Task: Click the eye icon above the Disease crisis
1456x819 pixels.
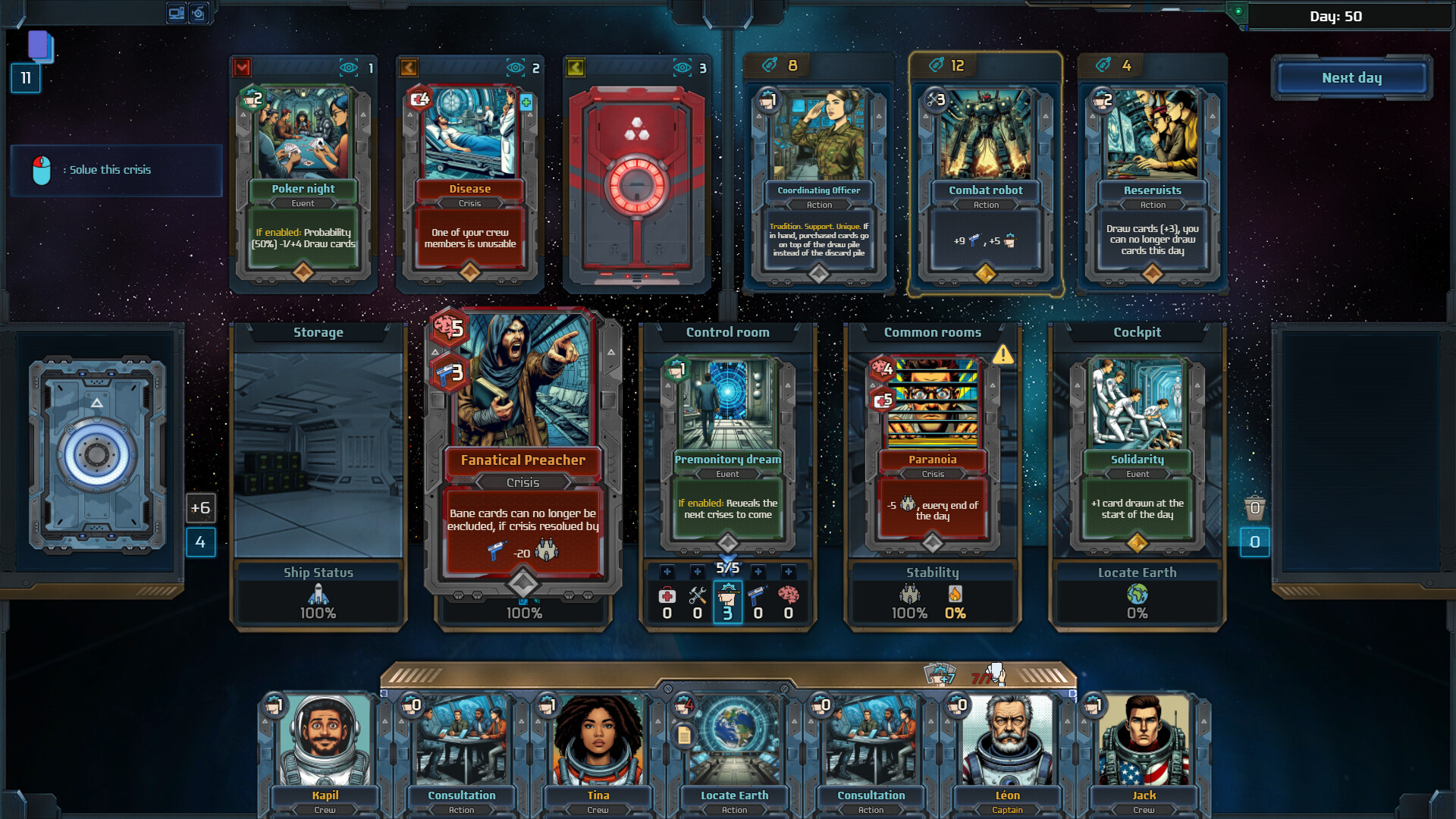Action: point(516,67)
